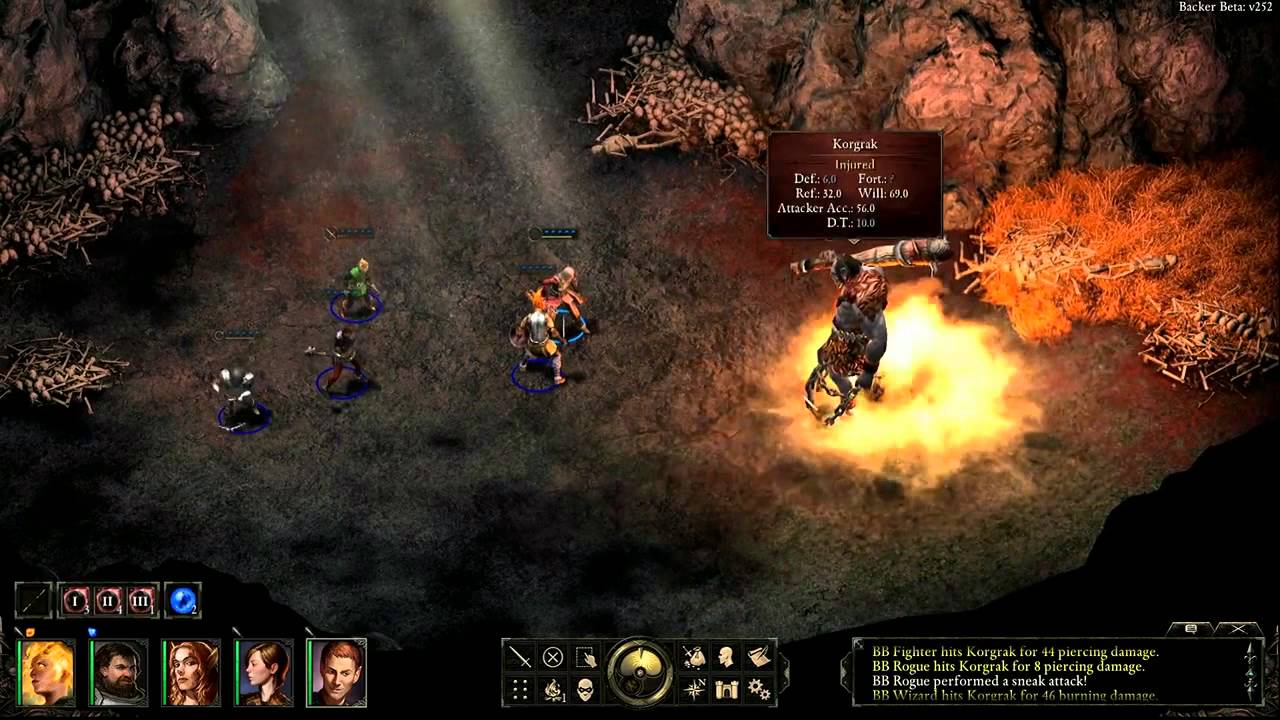Choose the red-haired elf woman portrait

pyautogui.click(x=192, y=672)
